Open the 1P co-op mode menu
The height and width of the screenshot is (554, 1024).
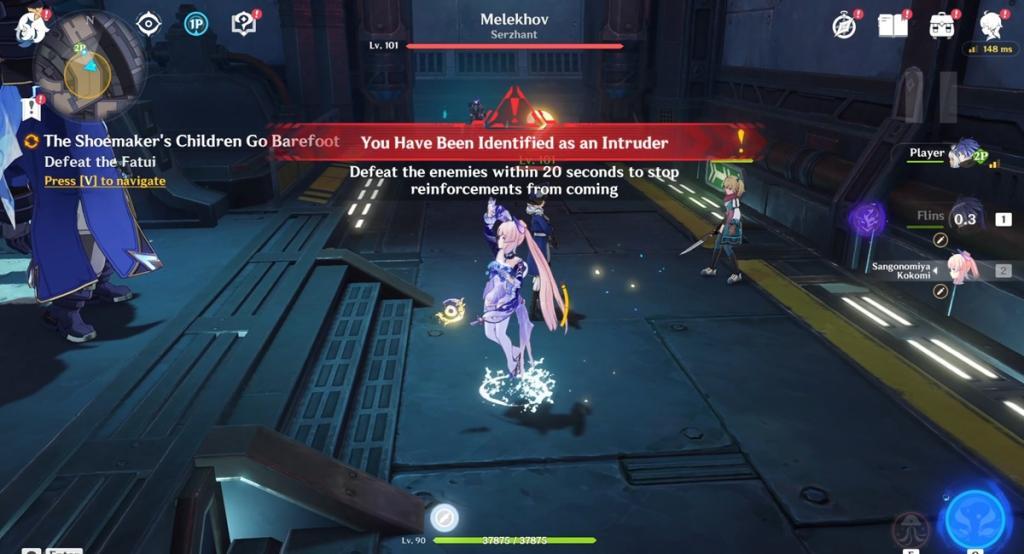(196, 25)
